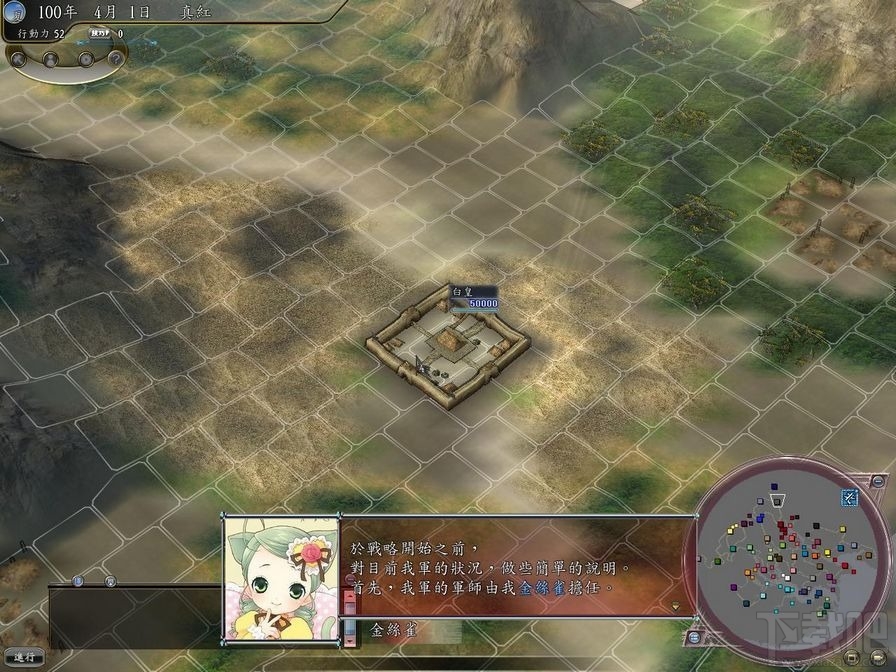Click the 技巧P skill points label
This screenshot has width=896, height=672.
coord(101,33)
